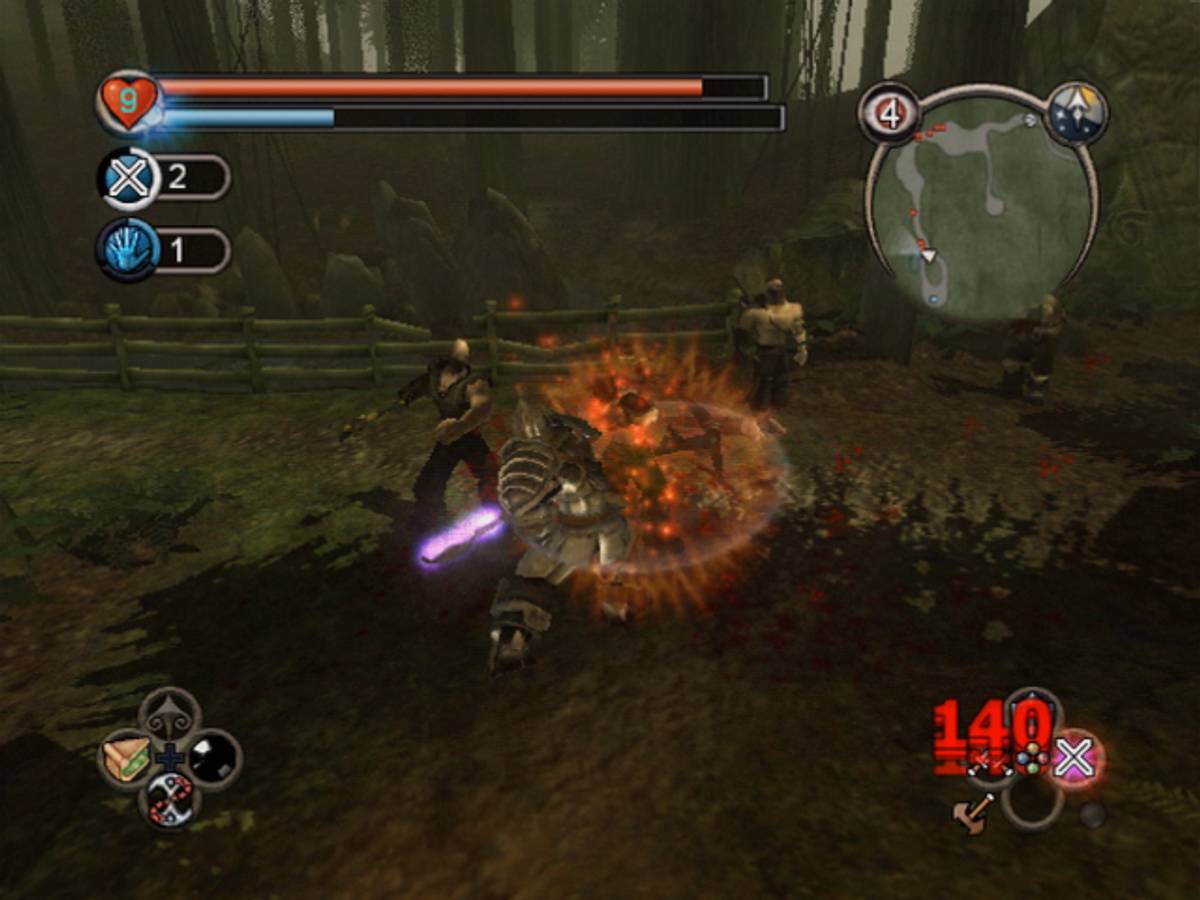Click the four-colored-orbs spell icon
This screenshot has width=1200, height=900.
[1030, 758]
